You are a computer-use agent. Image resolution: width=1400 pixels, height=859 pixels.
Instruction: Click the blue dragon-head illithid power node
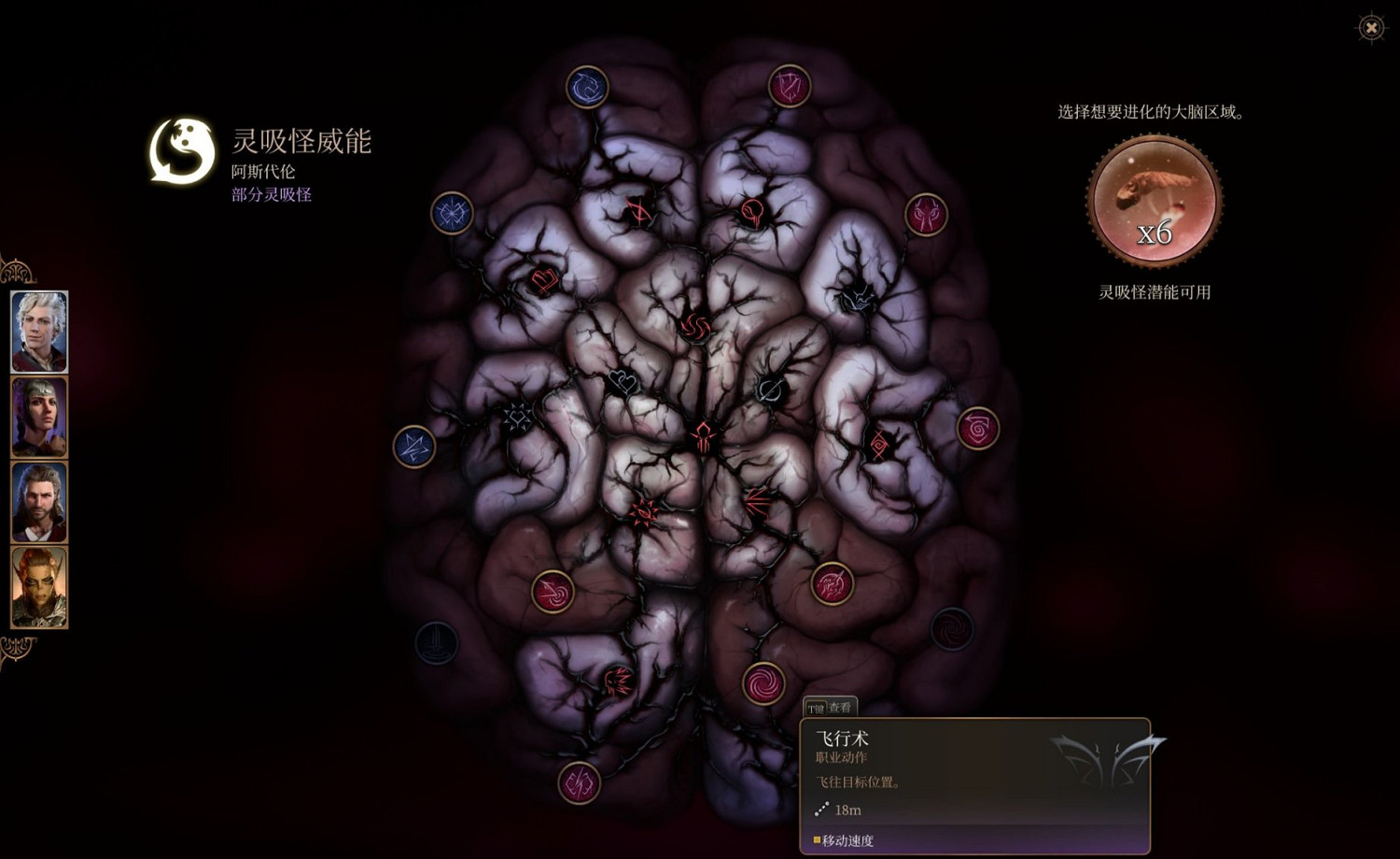(x=587, y=85)
